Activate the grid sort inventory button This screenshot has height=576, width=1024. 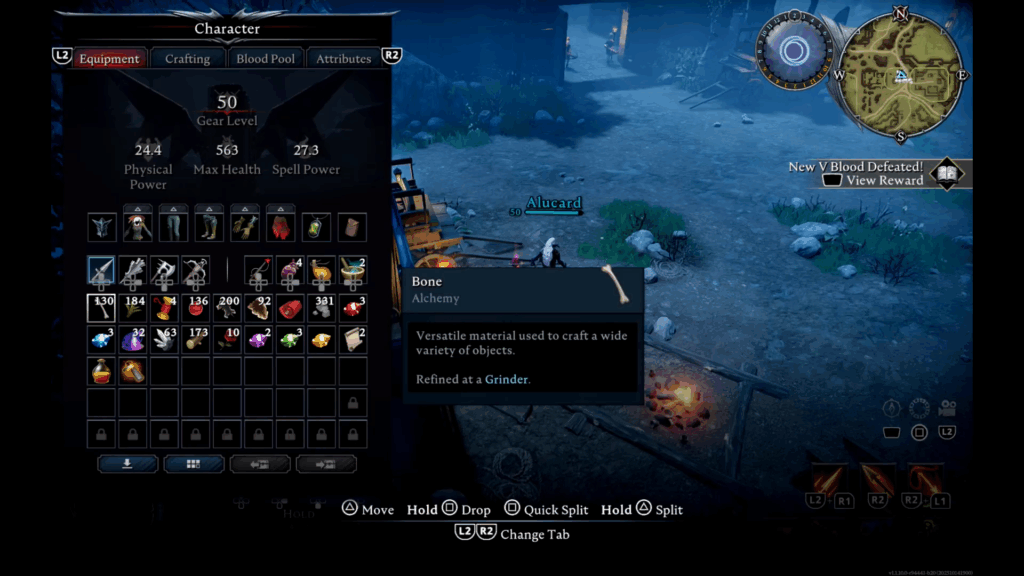point(193,464)
